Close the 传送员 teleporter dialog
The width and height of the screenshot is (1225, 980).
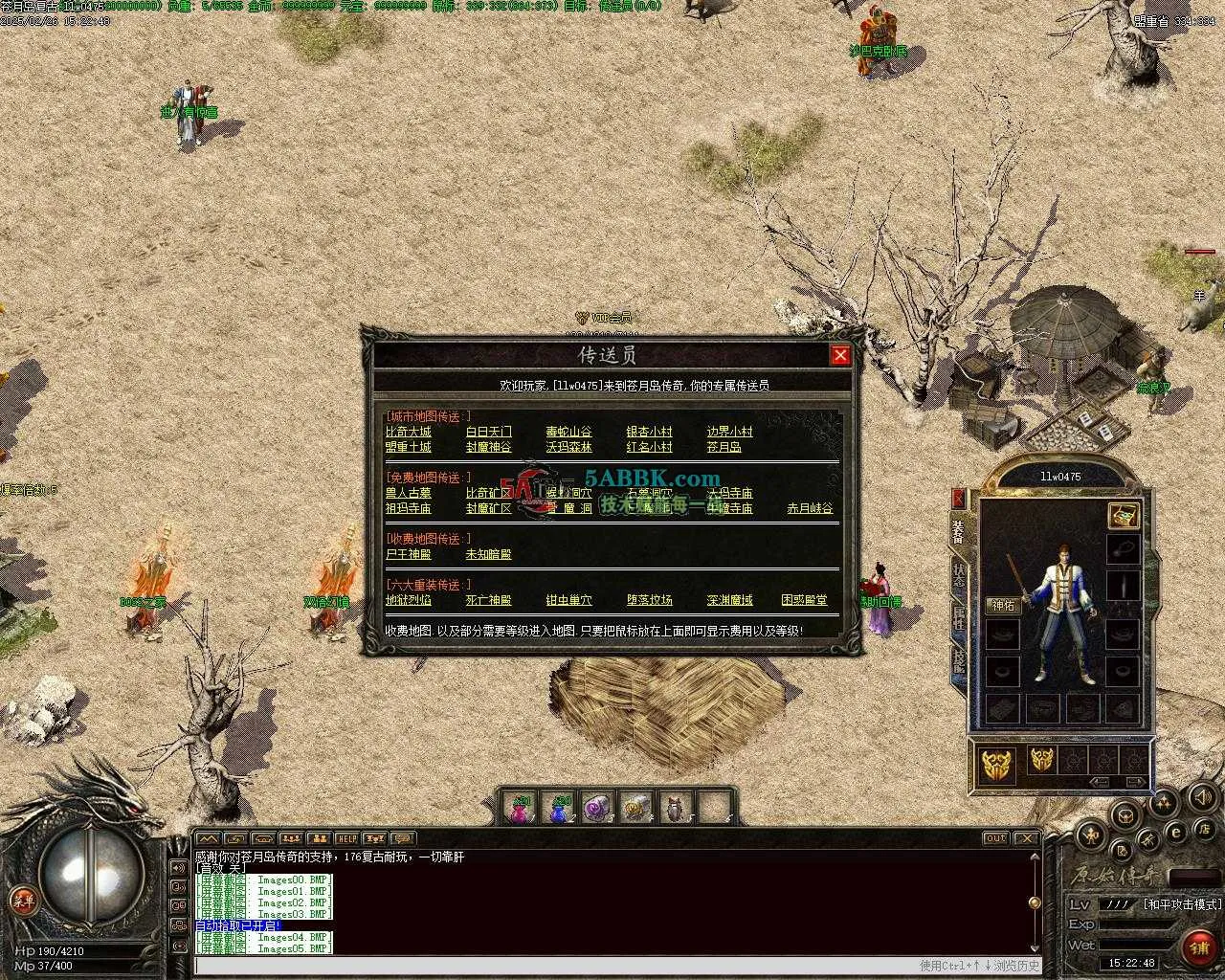point(839,355)
